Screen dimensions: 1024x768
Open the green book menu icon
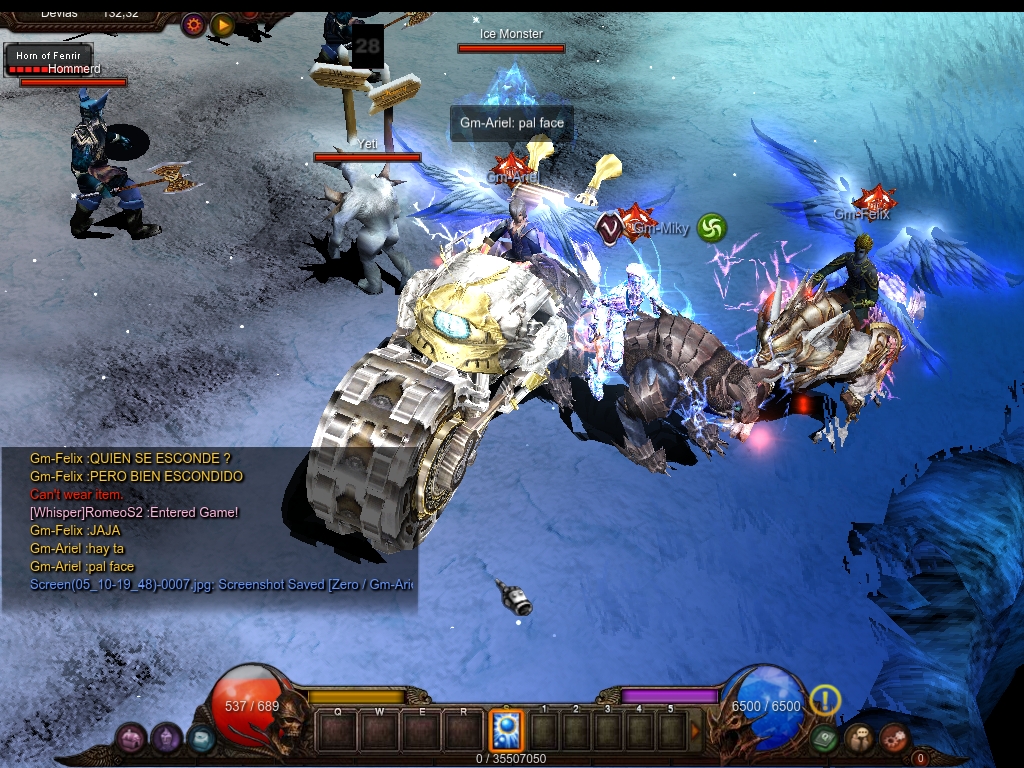[x=824, y=739]
